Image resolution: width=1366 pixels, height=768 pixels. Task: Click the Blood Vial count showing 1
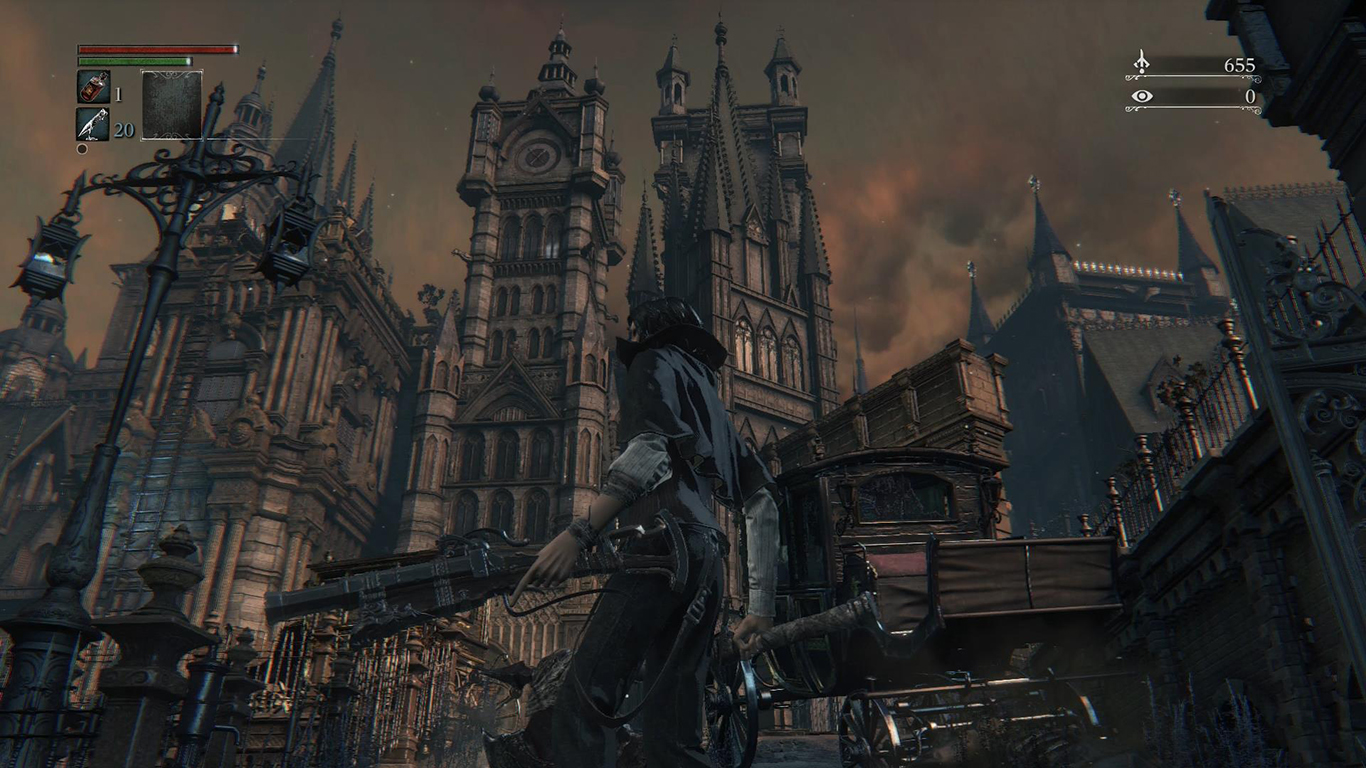[x=117, y=94]
